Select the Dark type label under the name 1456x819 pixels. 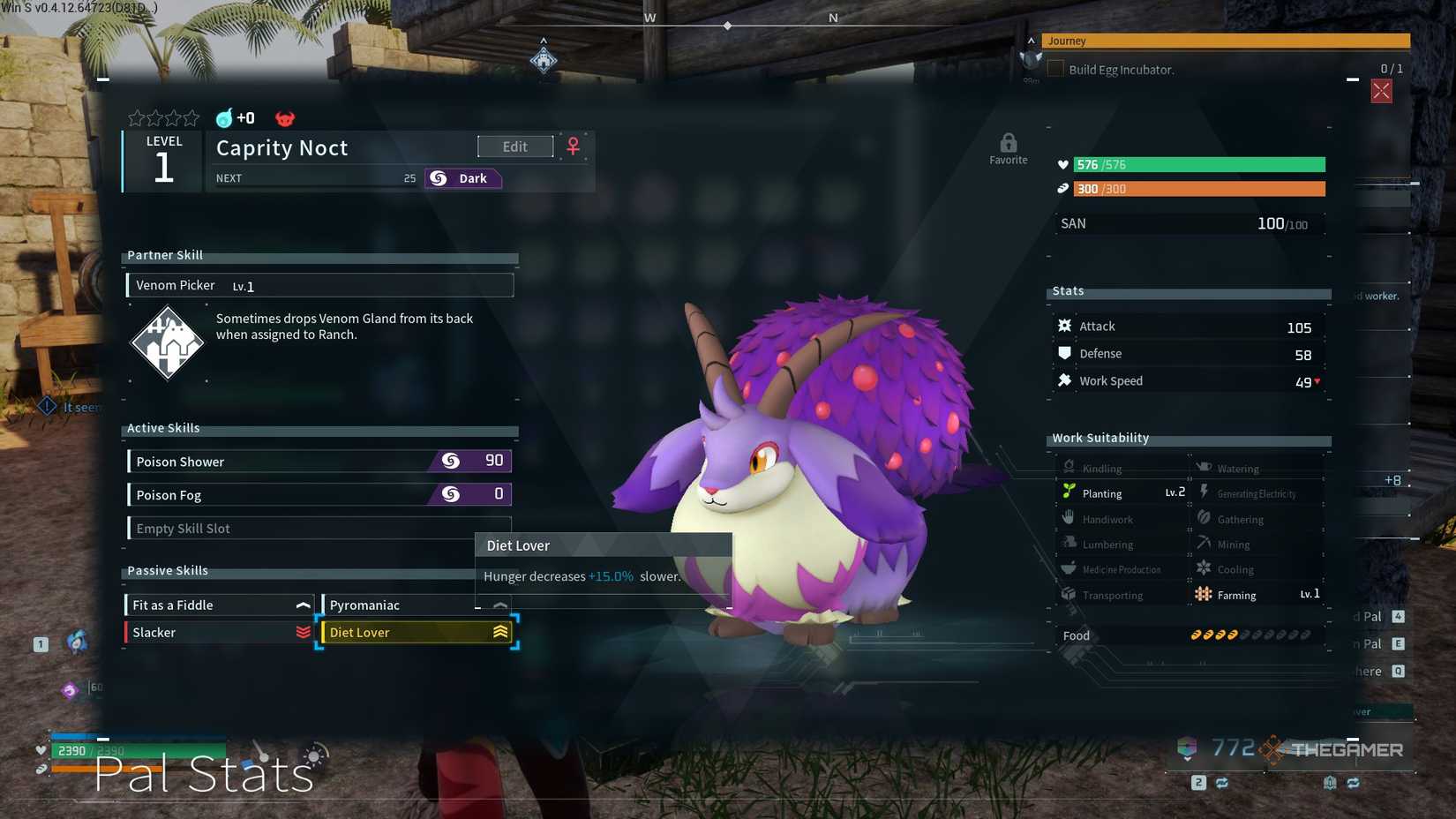[x=462, y=177]
